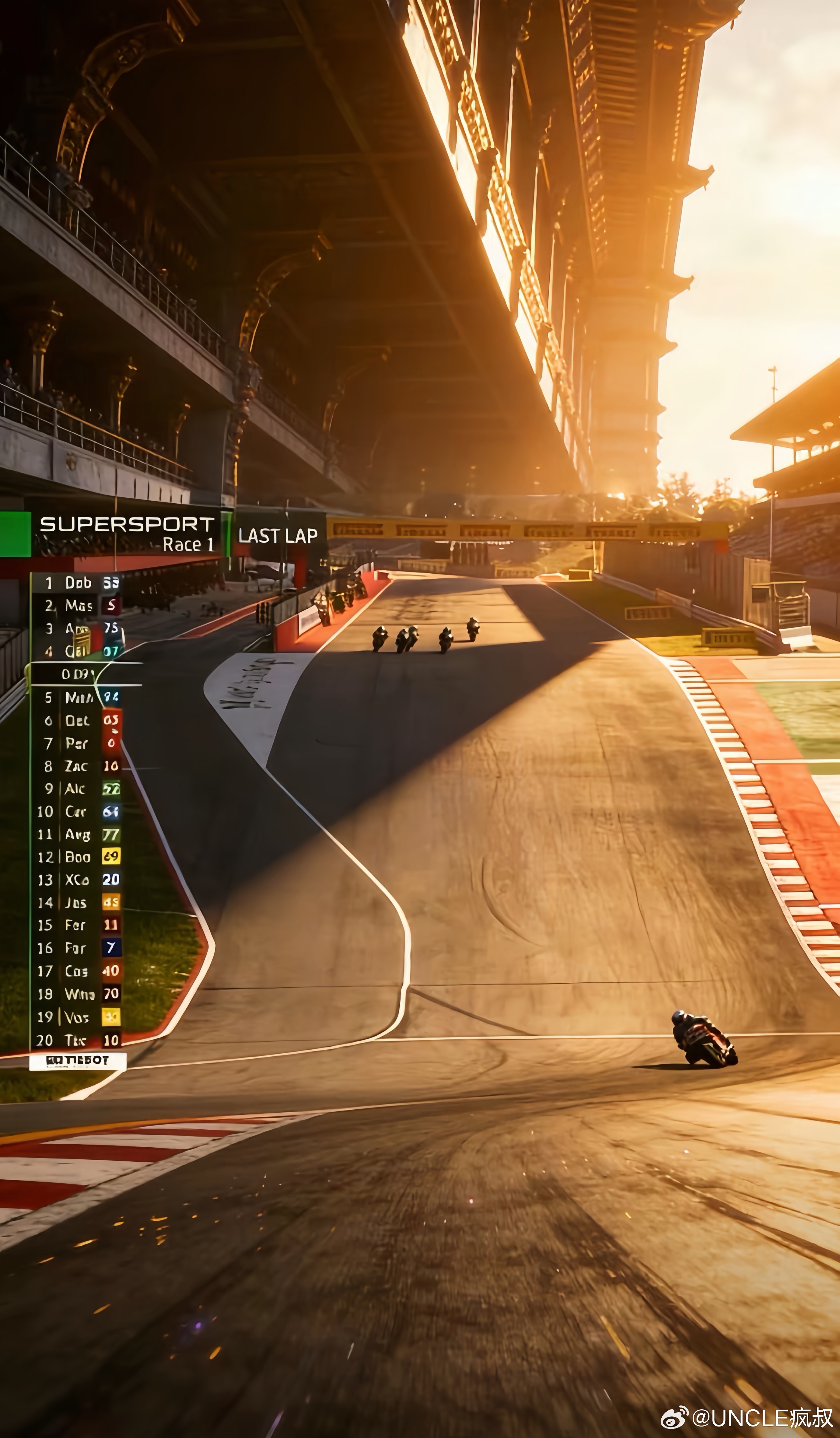840x1438 pixels.
Task: Pick rider XCo with number 20
Action: tap(76, 880)
